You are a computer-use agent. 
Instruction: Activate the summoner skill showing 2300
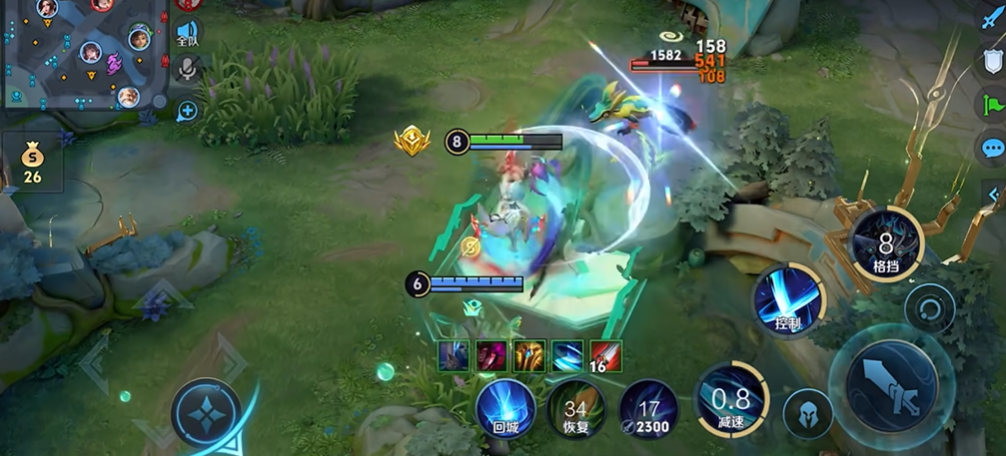tap(648, 410)
